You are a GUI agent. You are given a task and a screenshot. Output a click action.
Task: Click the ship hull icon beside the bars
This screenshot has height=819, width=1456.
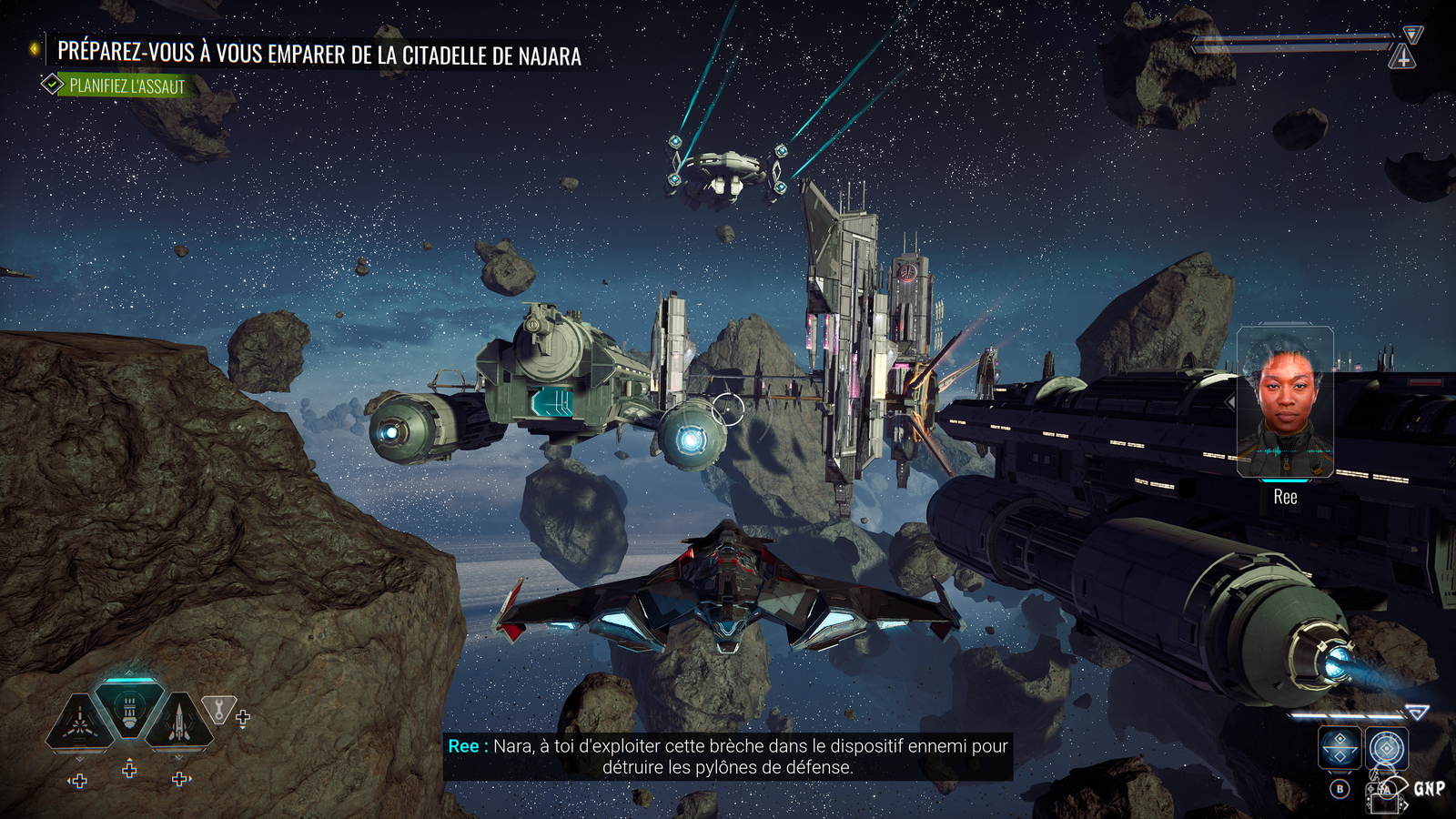[x=1402, y=58]
